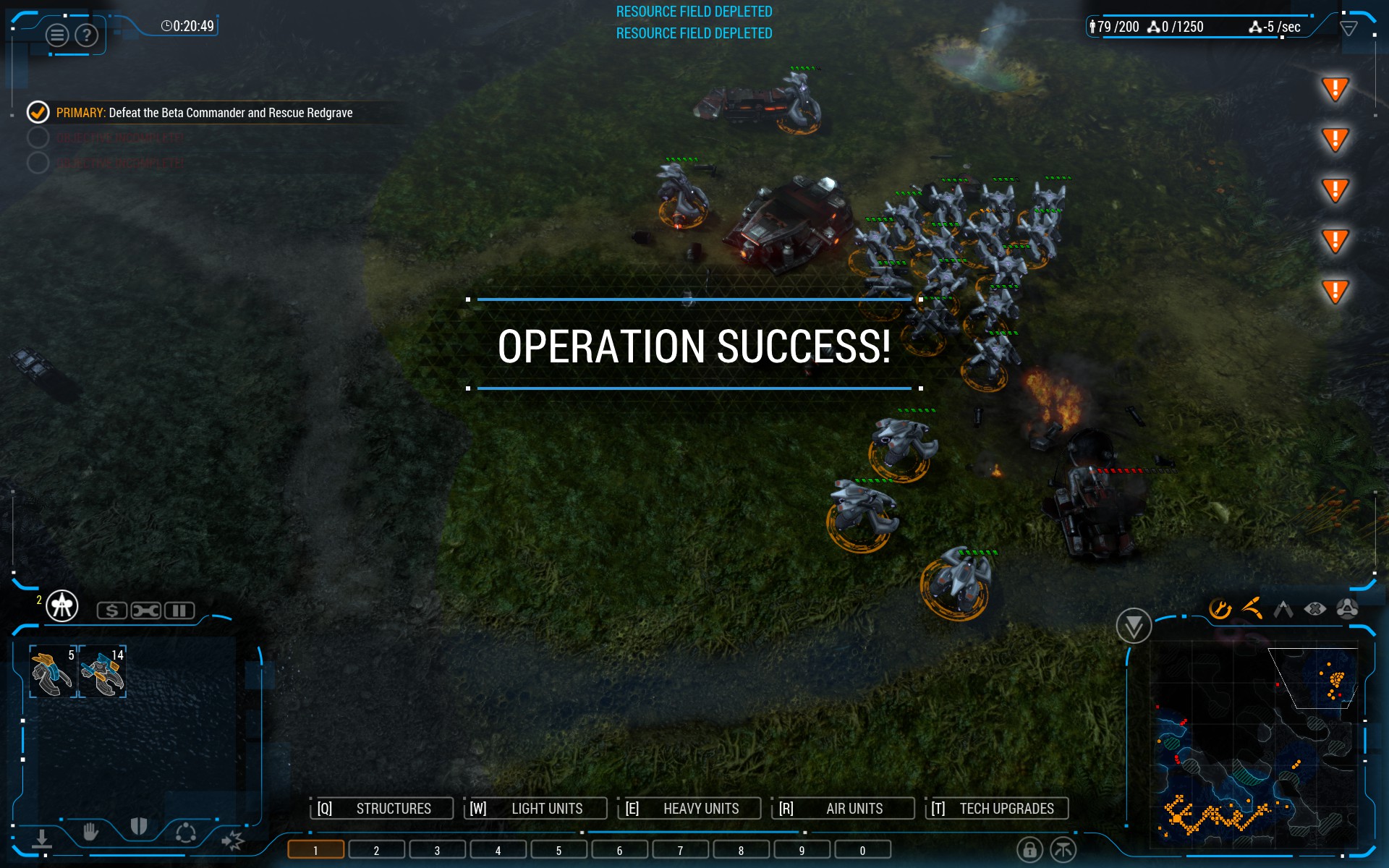Select control group 0 slot
Image resolution: width=1389 pixels, height=868 pixels.
(862, 850)
